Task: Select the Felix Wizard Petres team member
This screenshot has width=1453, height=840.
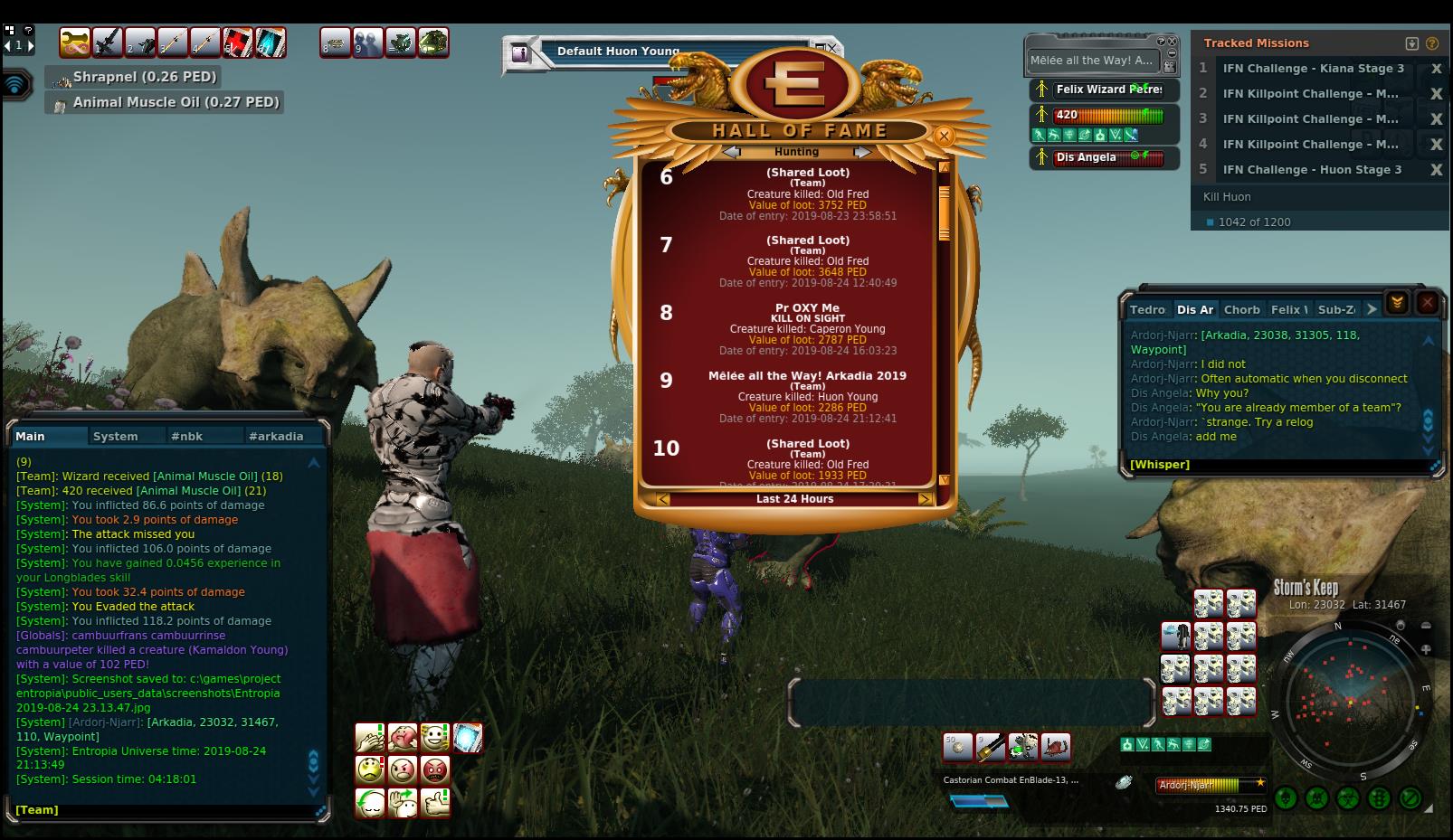Action: pos(1108,90)
